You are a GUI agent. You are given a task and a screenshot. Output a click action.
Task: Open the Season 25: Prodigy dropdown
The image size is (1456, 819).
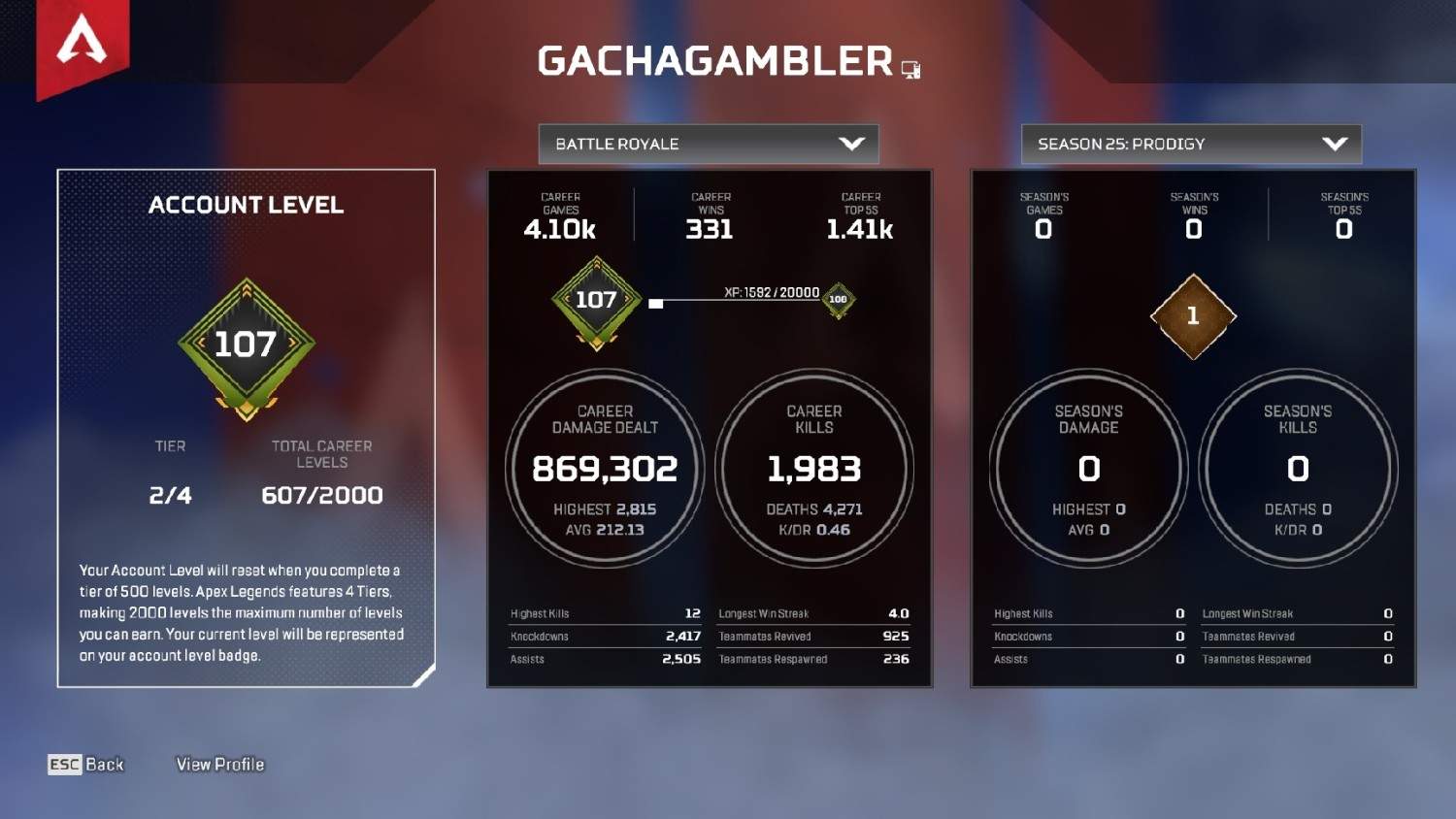pyautogui.click(x=1190, y=144)
